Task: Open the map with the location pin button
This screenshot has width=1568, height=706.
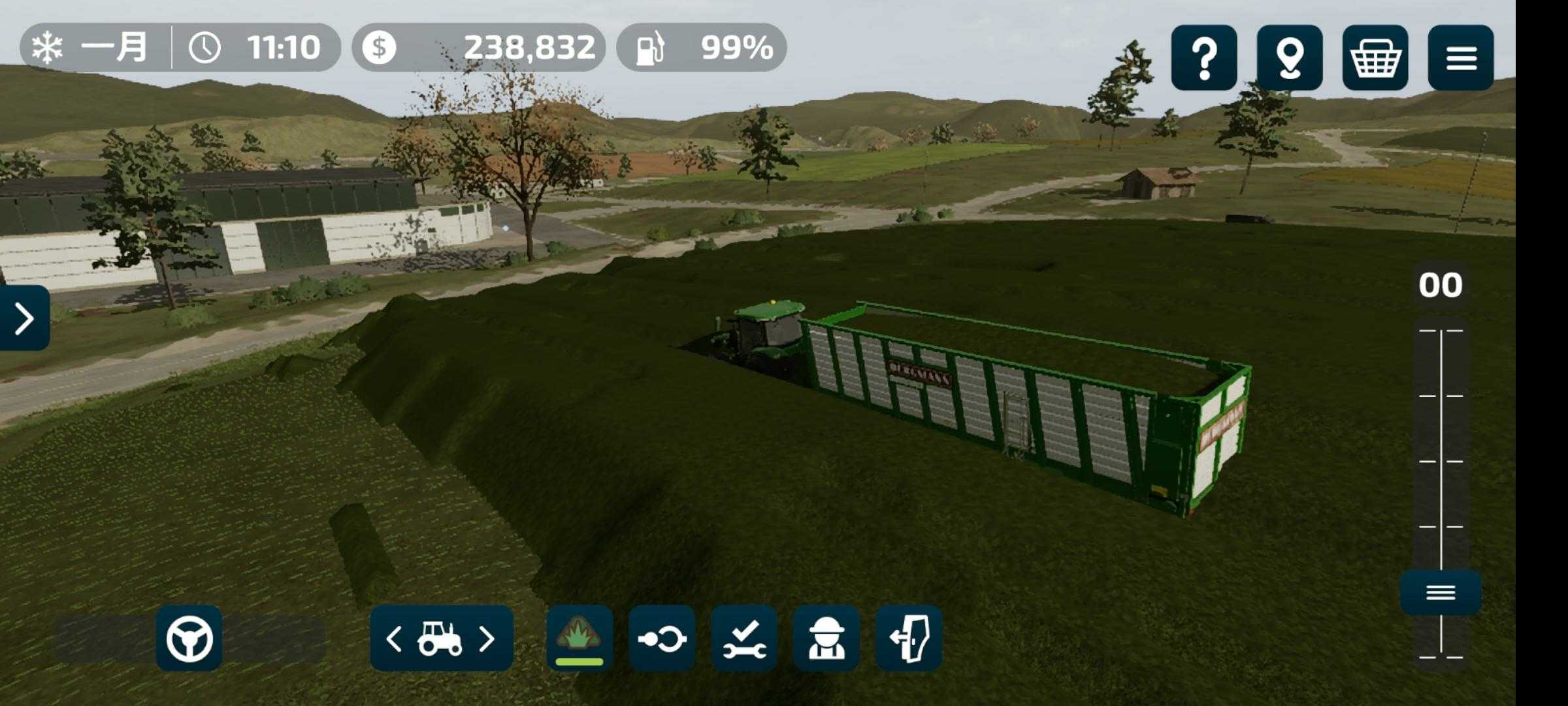Action: click(1289, 58)
